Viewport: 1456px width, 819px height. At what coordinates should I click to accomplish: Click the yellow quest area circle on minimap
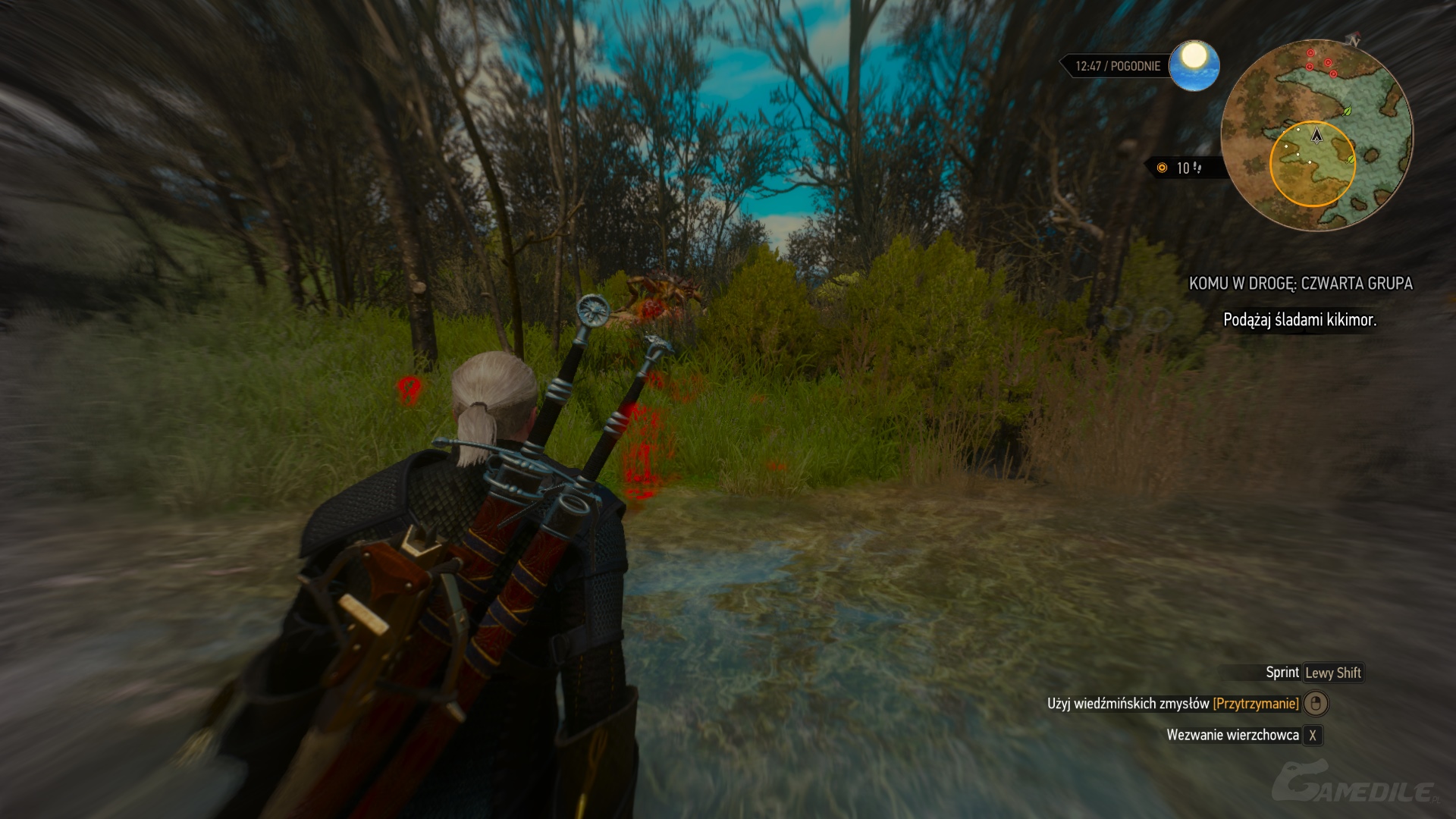(1312, 165)
